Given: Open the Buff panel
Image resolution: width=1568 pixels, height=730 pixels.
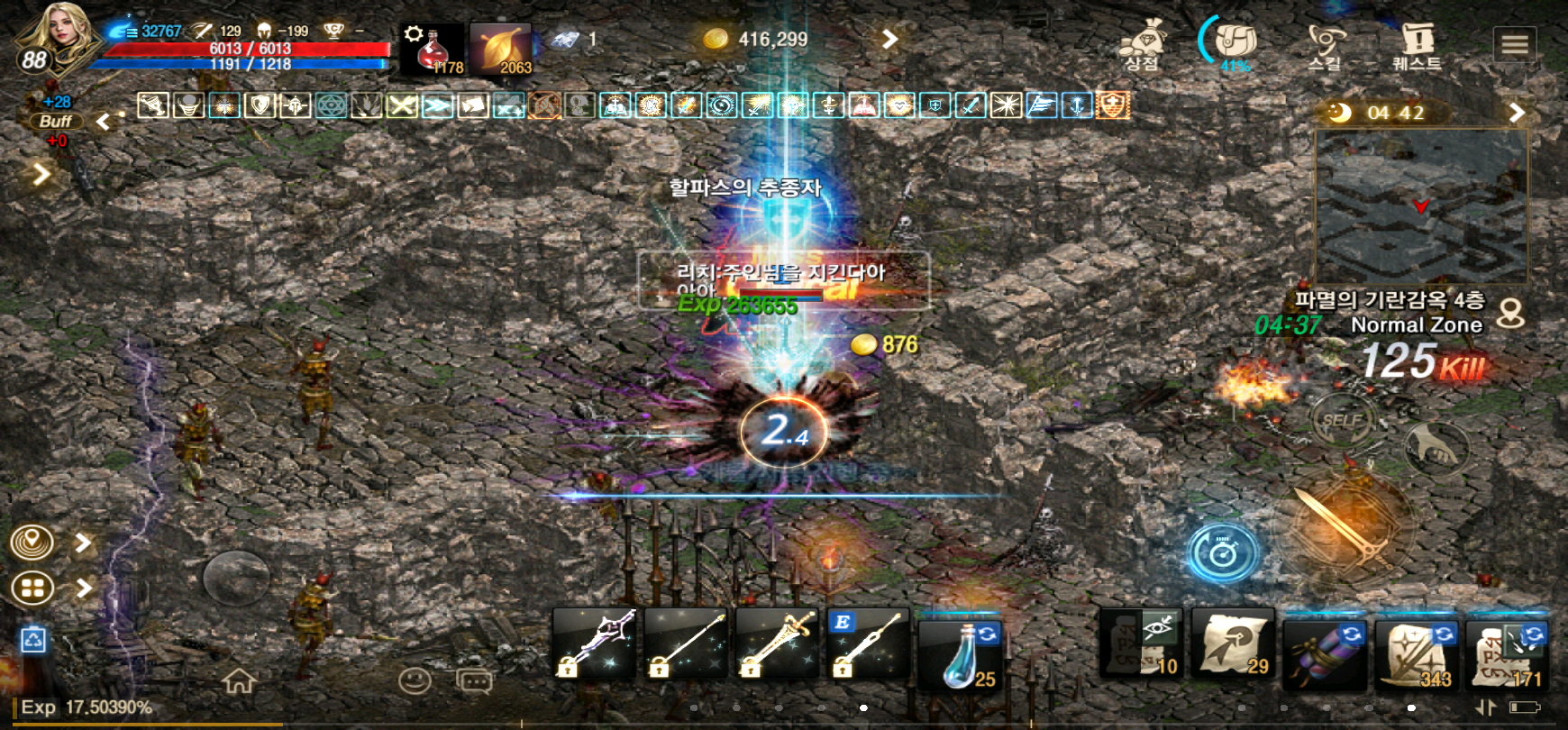Looking at the screenshot, I should (x=56, y=121).
